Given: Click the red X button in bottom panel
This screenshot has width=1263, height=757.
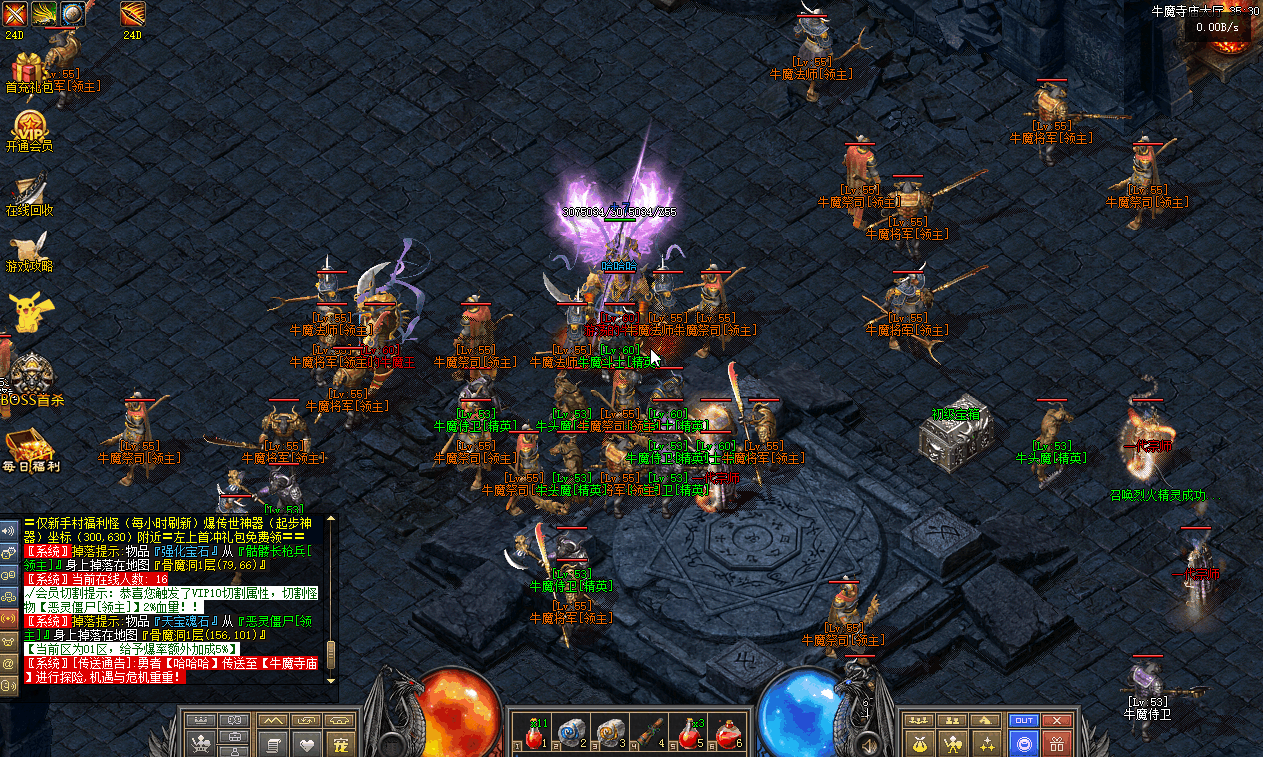Looking at the screenshot, I should [1056, 720].
